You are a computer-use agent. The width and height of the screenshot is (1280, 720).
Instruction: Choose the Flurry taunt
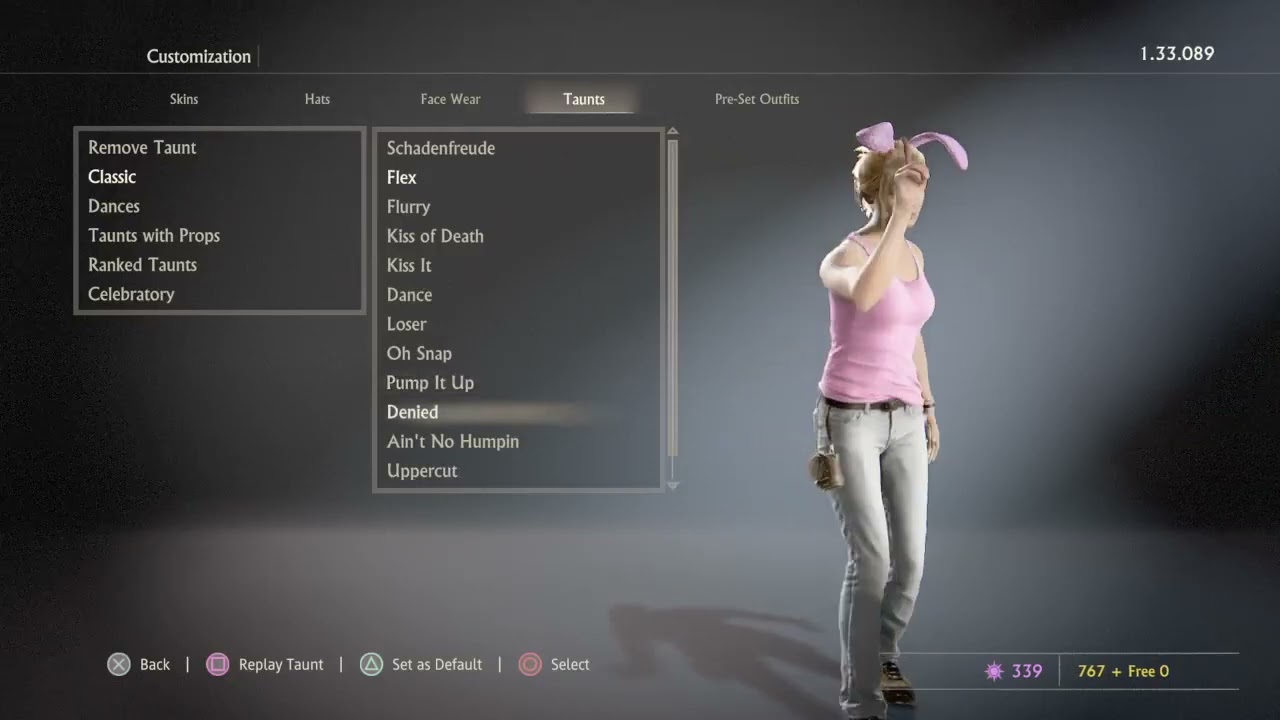tap(408, 207)
